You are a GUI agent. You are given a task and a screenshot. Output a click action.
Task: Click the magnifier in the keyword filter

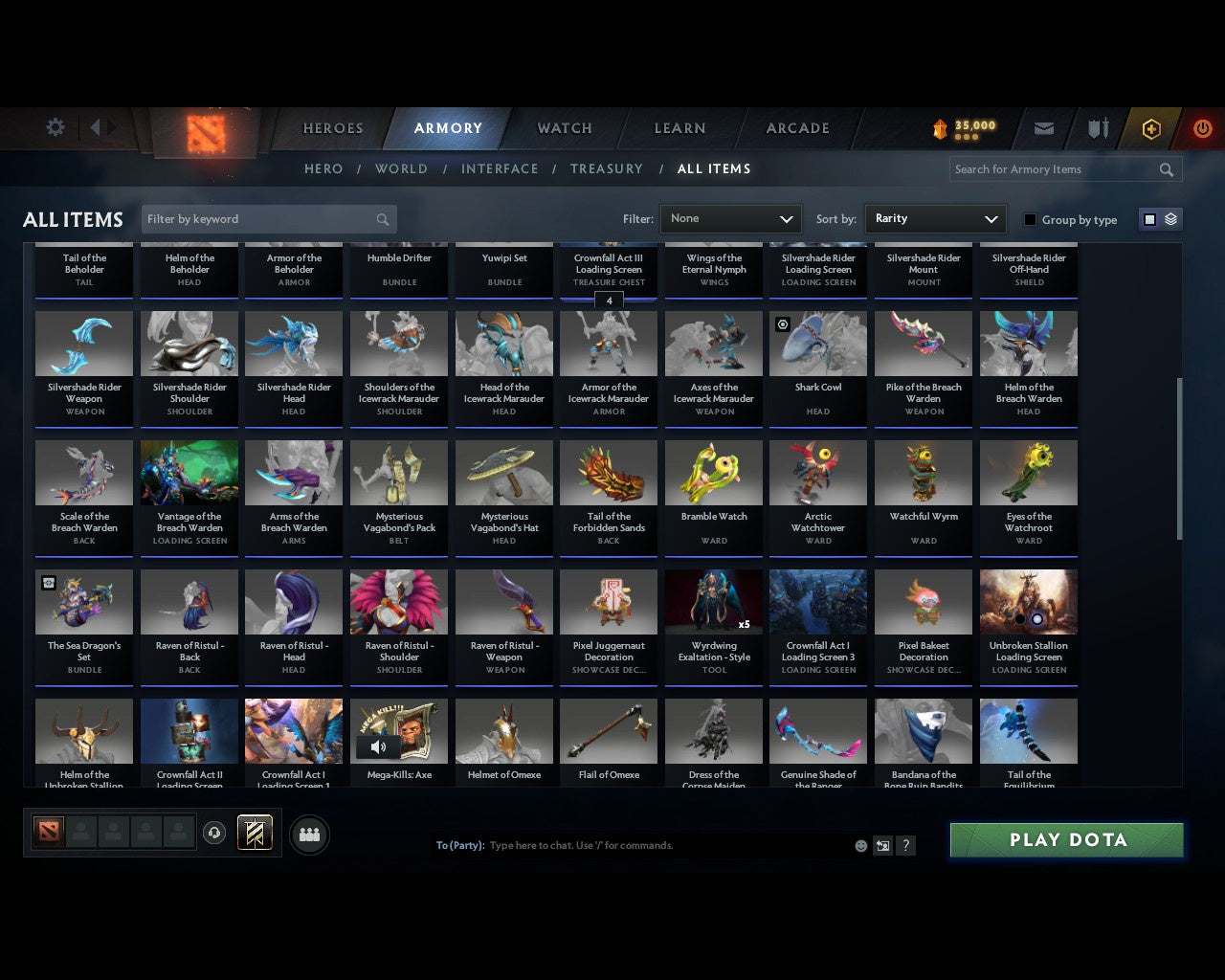click(382, 219)
